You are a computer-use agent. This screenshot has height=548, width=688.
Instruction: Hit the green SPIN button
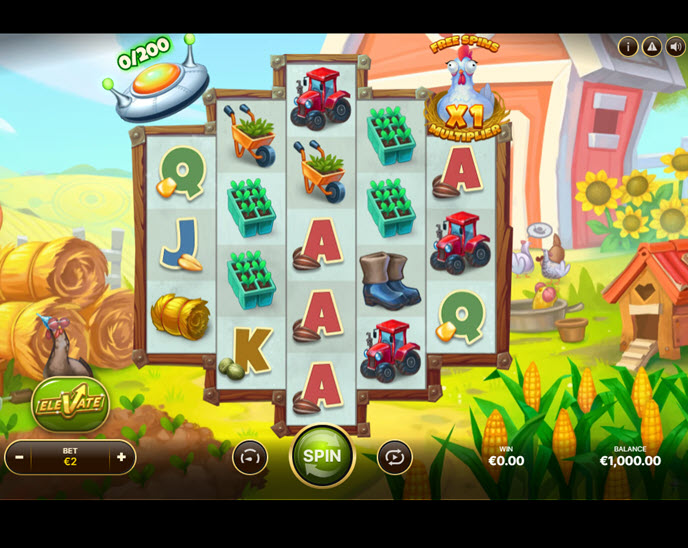point(322,456)
